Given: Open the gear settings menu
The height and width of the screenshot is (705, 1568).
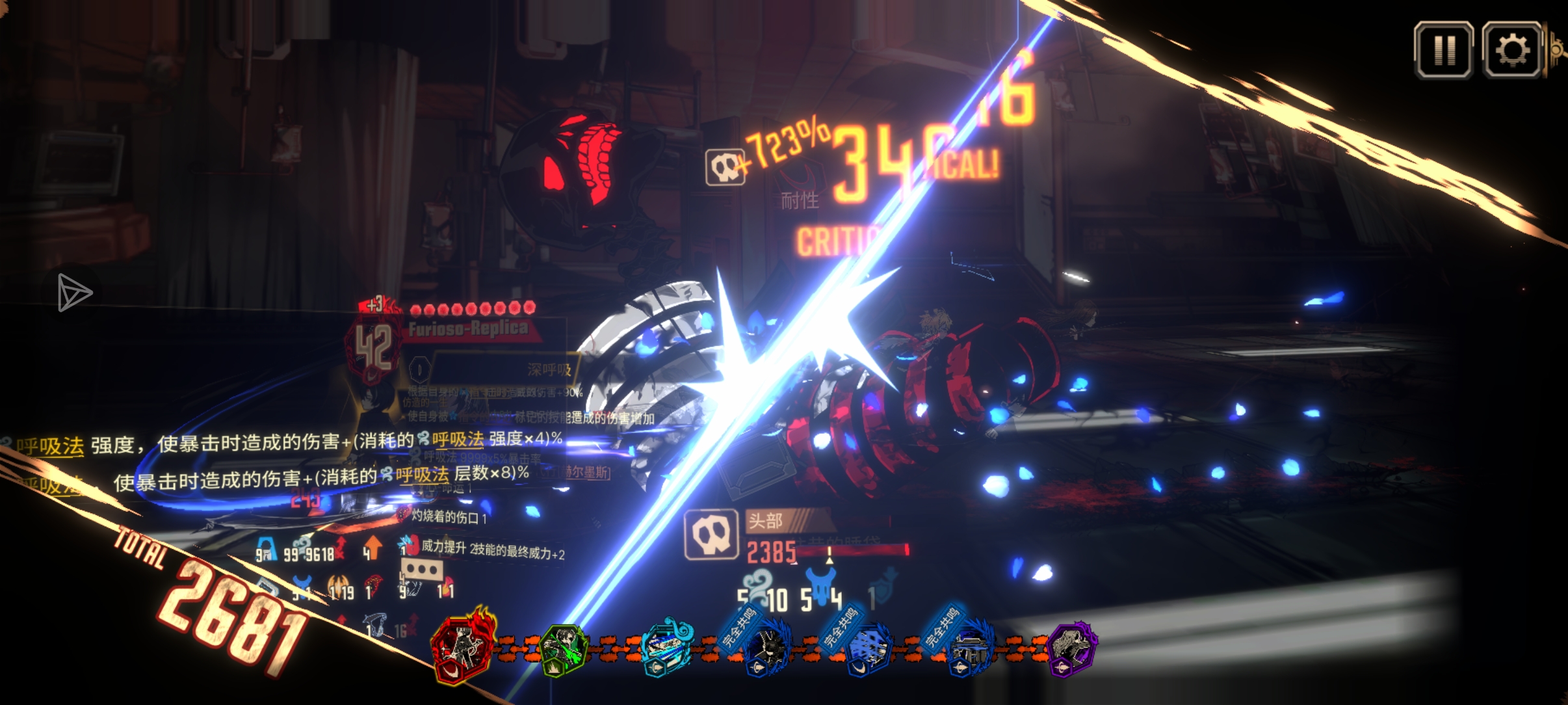Looking at the screenshot, I should (x=1512, y=50).
